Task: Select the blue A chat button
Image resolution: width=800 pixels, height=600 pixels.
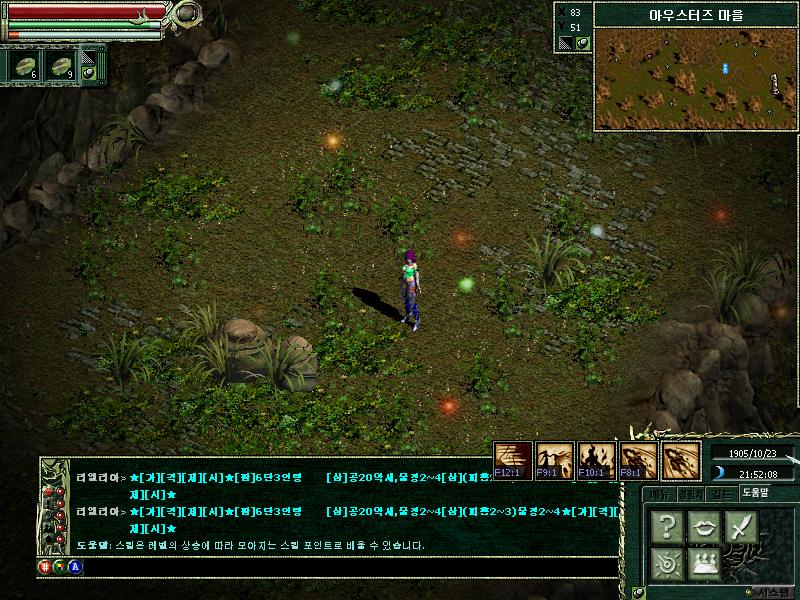Action: pyautogui.click(x=74, y=566)
